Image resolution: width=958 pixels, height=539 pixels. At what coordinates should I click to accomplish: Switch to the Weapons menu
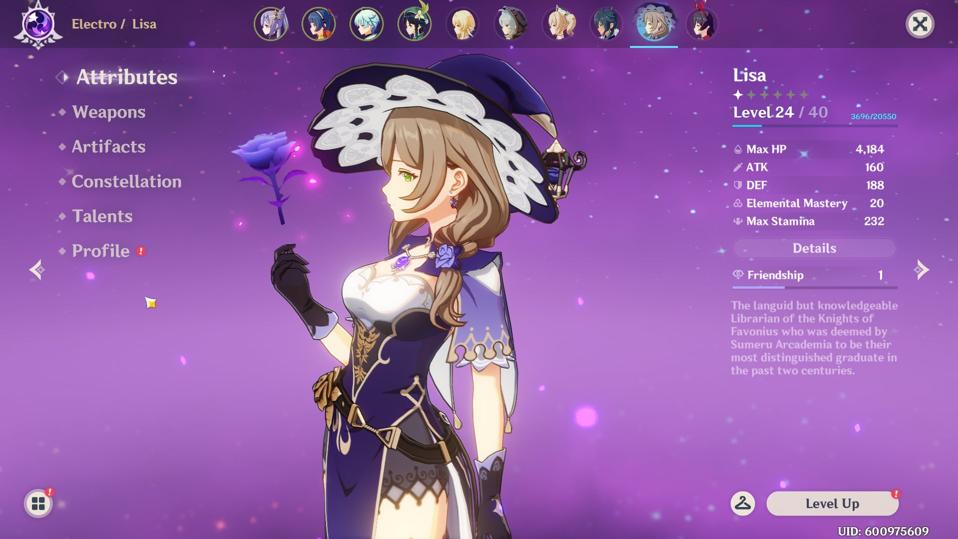[x=108, y=112]
